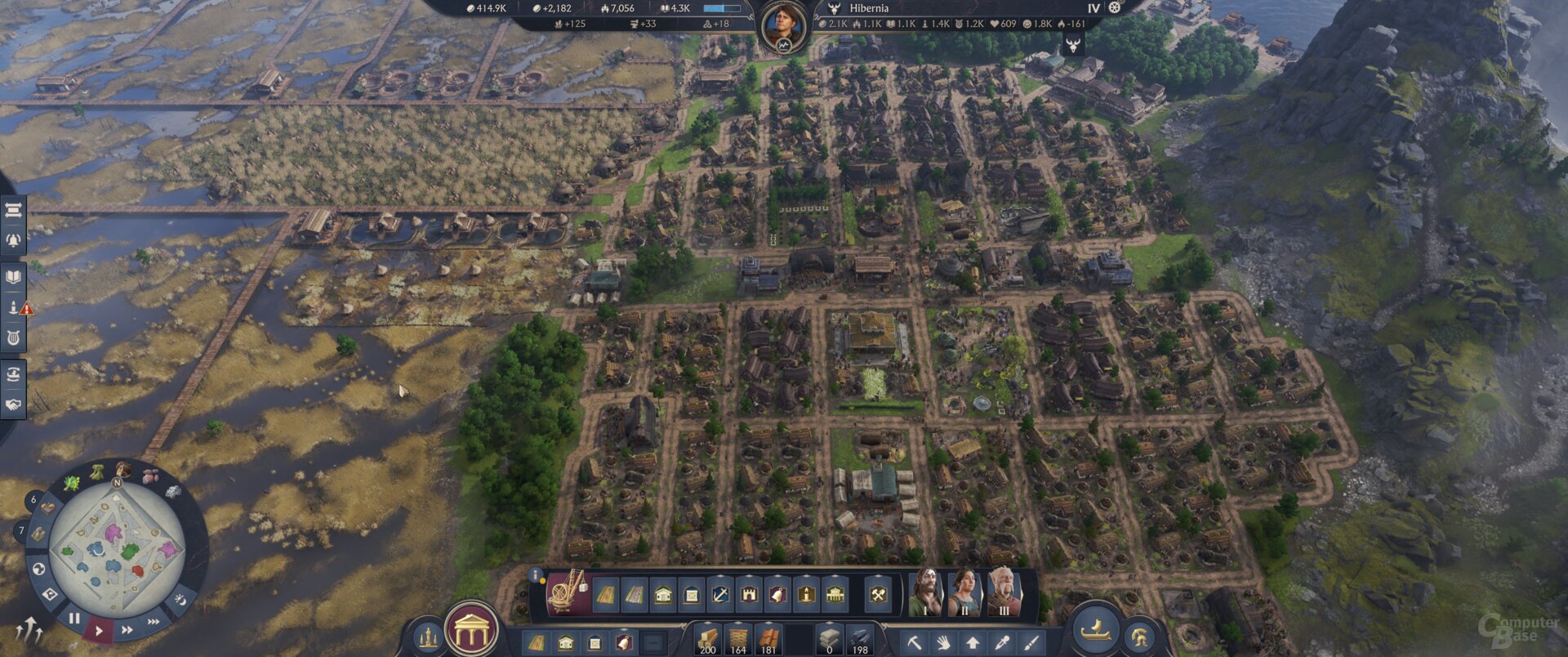
Task: Open the world map globe button
Action: point(38,568)
